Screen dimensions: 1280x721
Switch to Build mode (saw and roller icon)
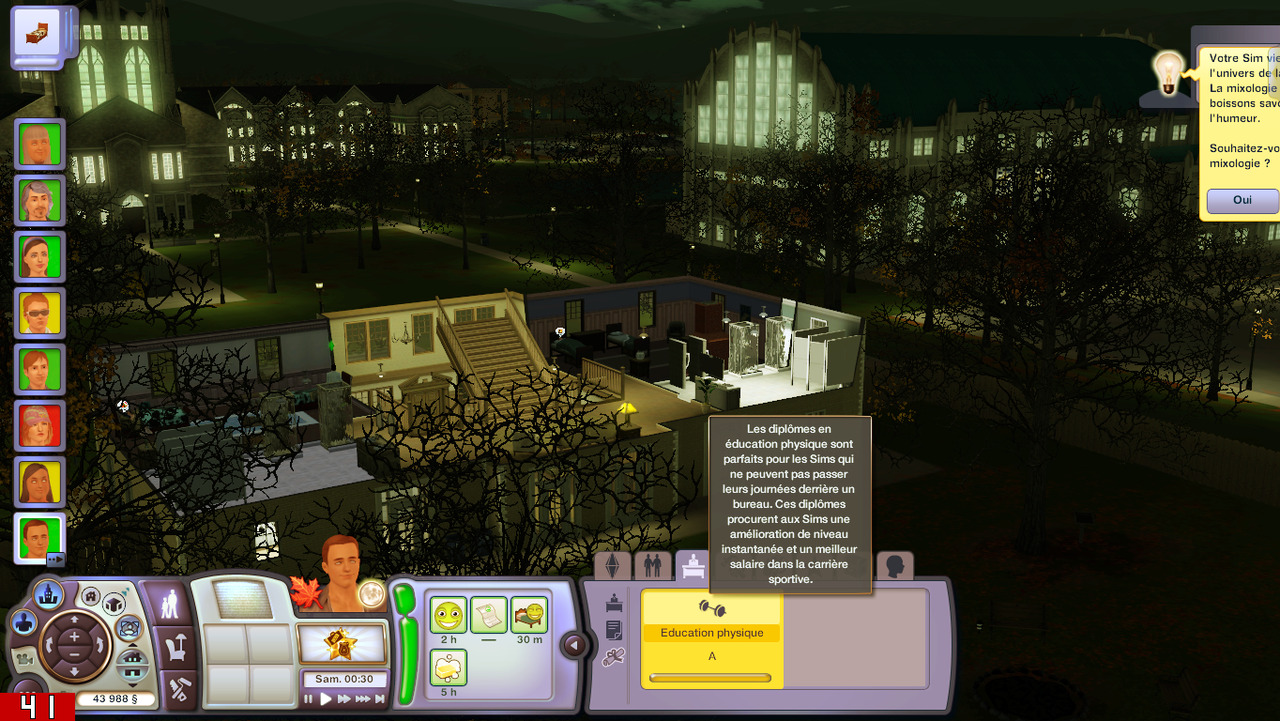pyautogui.click(x=165, y=690)
